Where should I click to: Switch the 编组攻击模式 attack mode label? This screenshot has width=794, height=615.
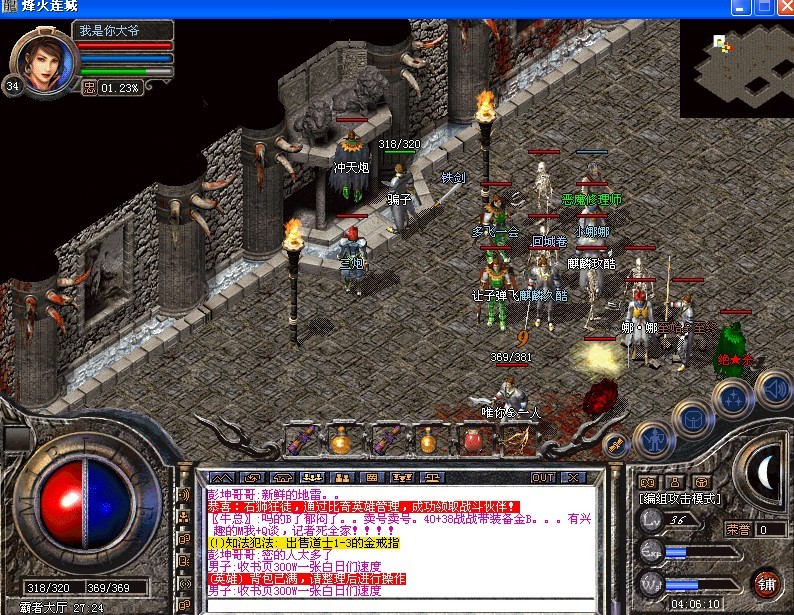[680, 498]
